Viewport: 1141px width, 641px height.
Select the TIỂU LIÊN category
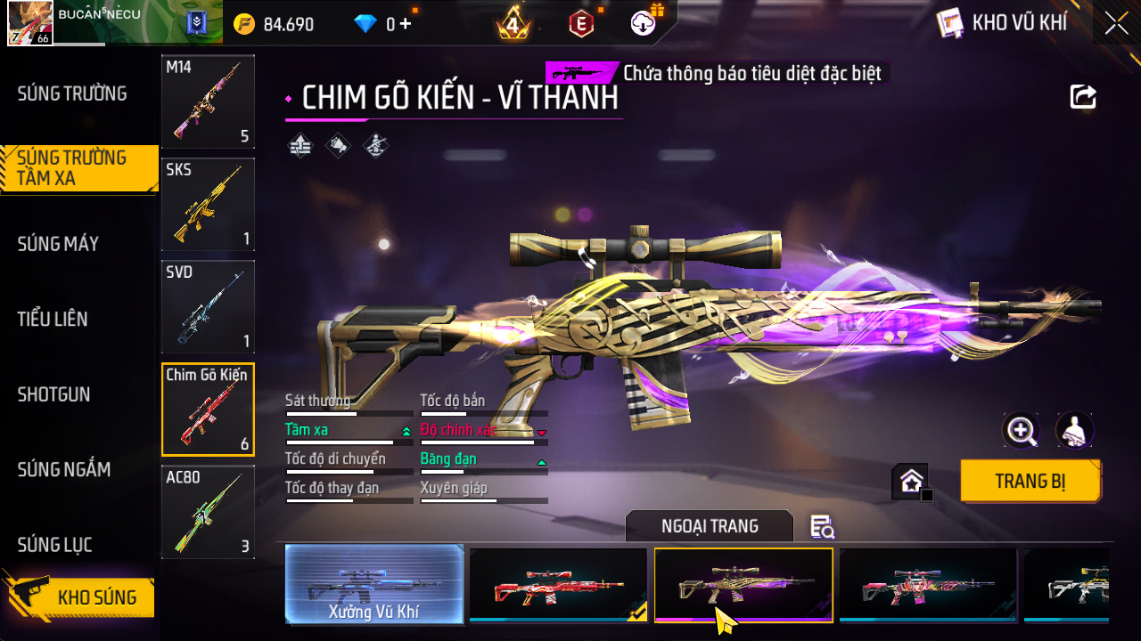[x=52, y=319]
